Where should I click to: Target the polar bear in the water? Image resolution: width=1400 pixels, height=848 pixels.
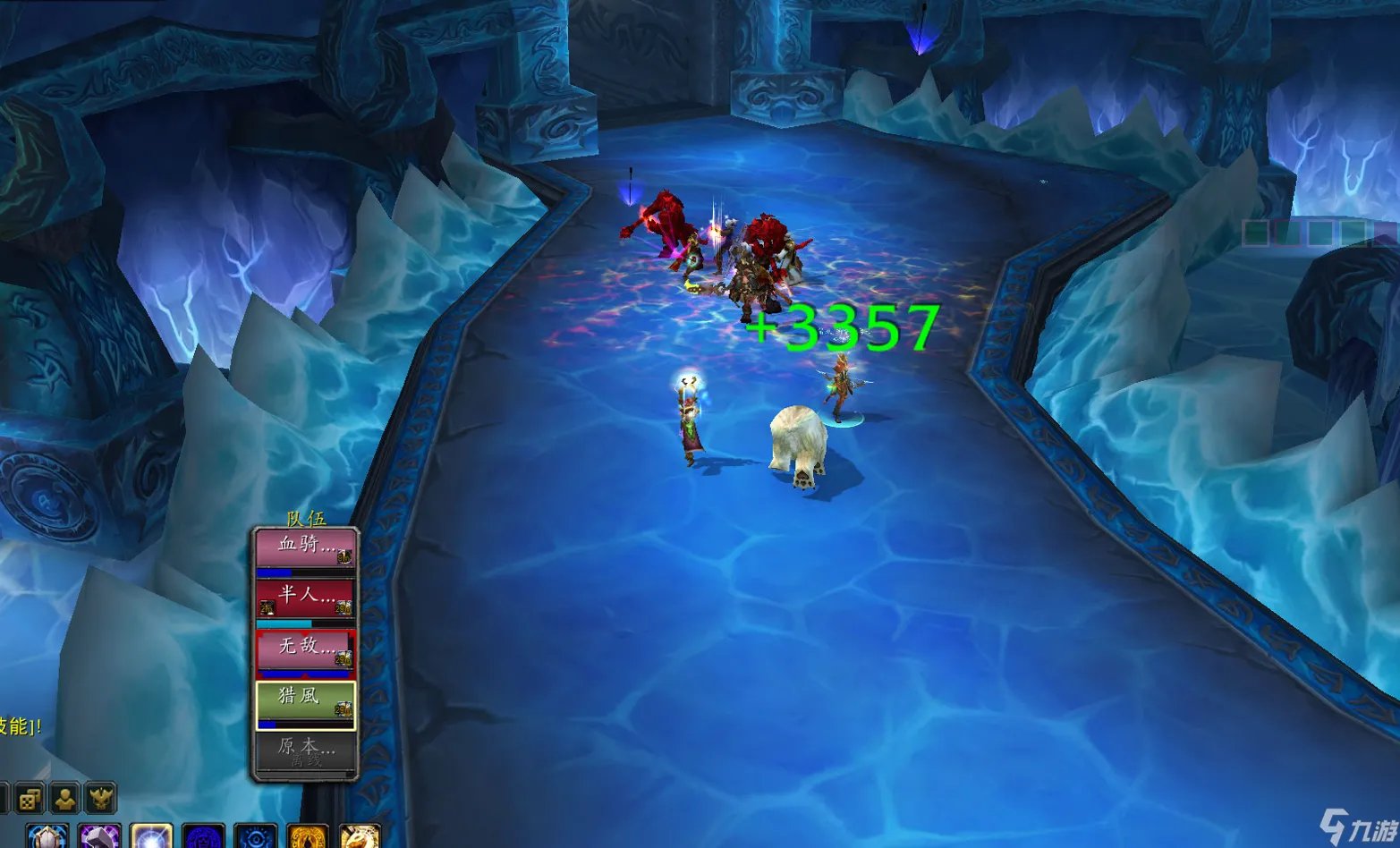coord(796,443)
